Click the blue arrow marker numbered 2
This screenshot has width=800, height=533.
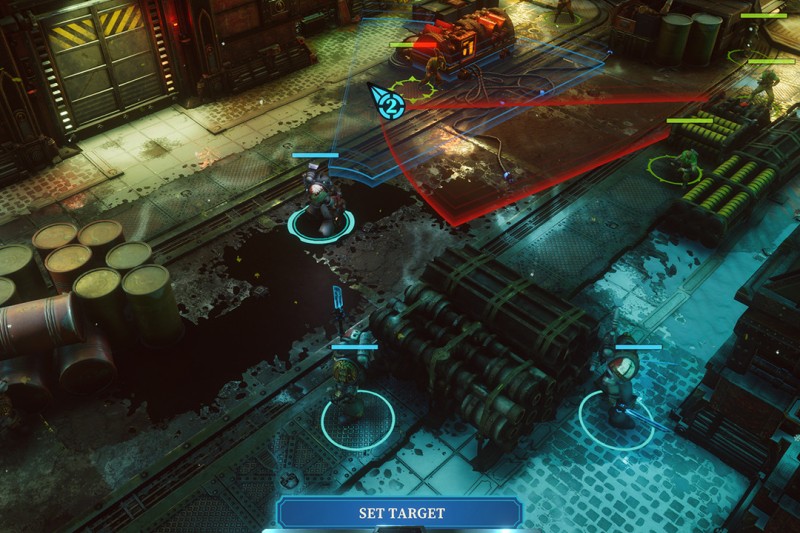point(388,102)
